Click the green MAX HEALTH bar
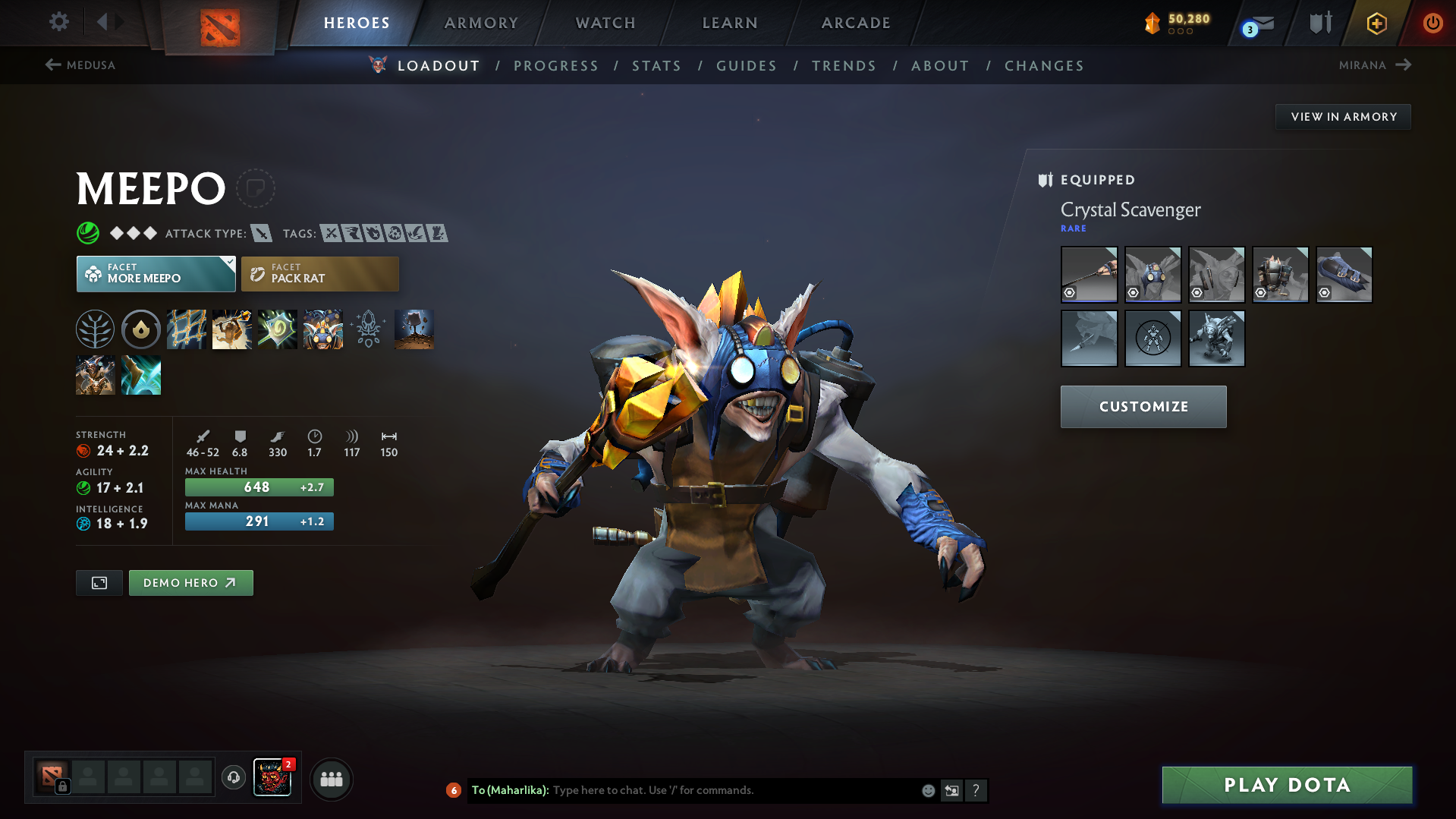Viewport: 1456px width, 819px height. click(259, 487)
